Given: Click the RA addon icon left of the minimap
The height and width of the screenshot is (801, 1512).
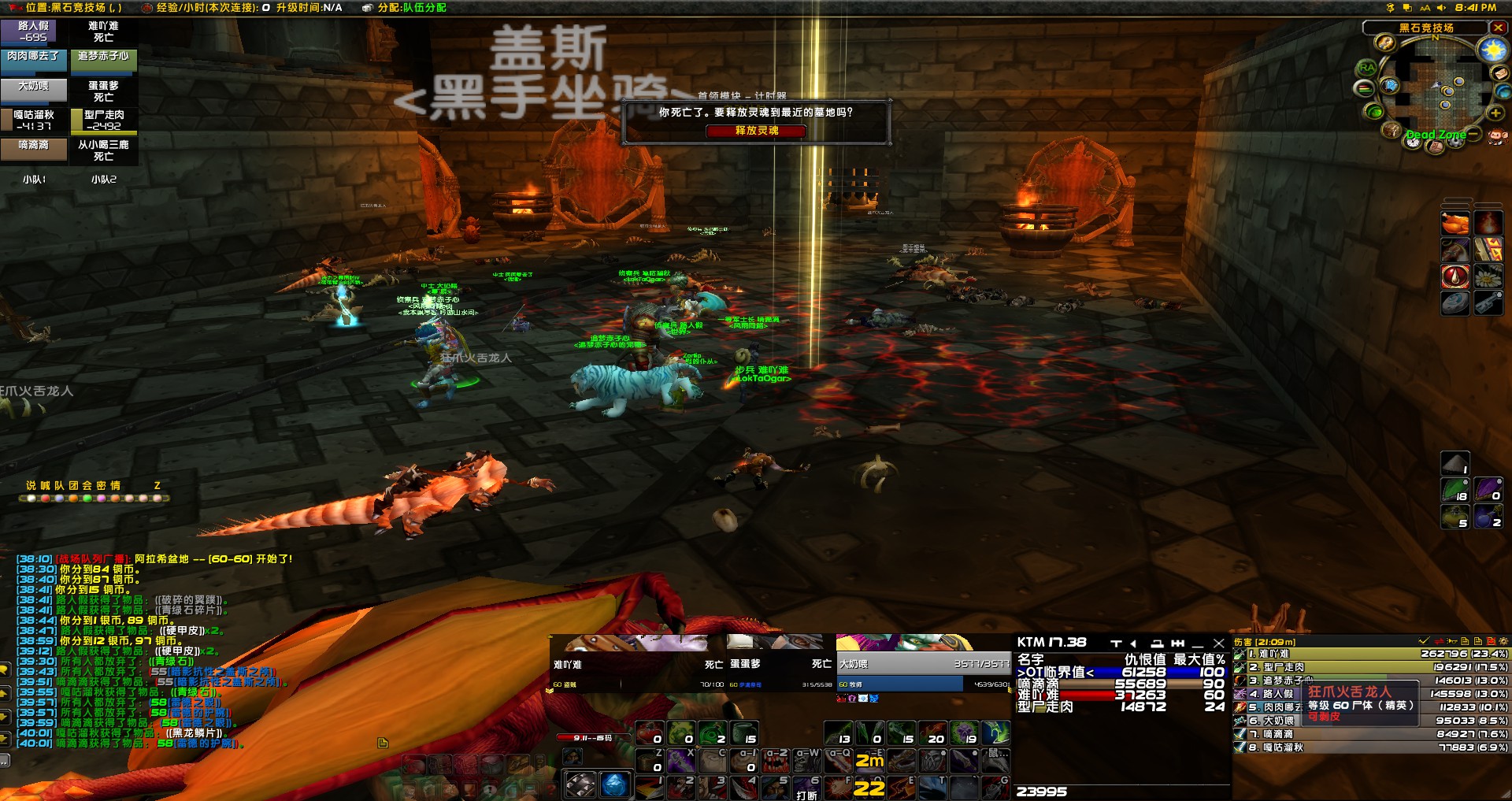Looking at the screenshot, I should tap(1367, 66).
